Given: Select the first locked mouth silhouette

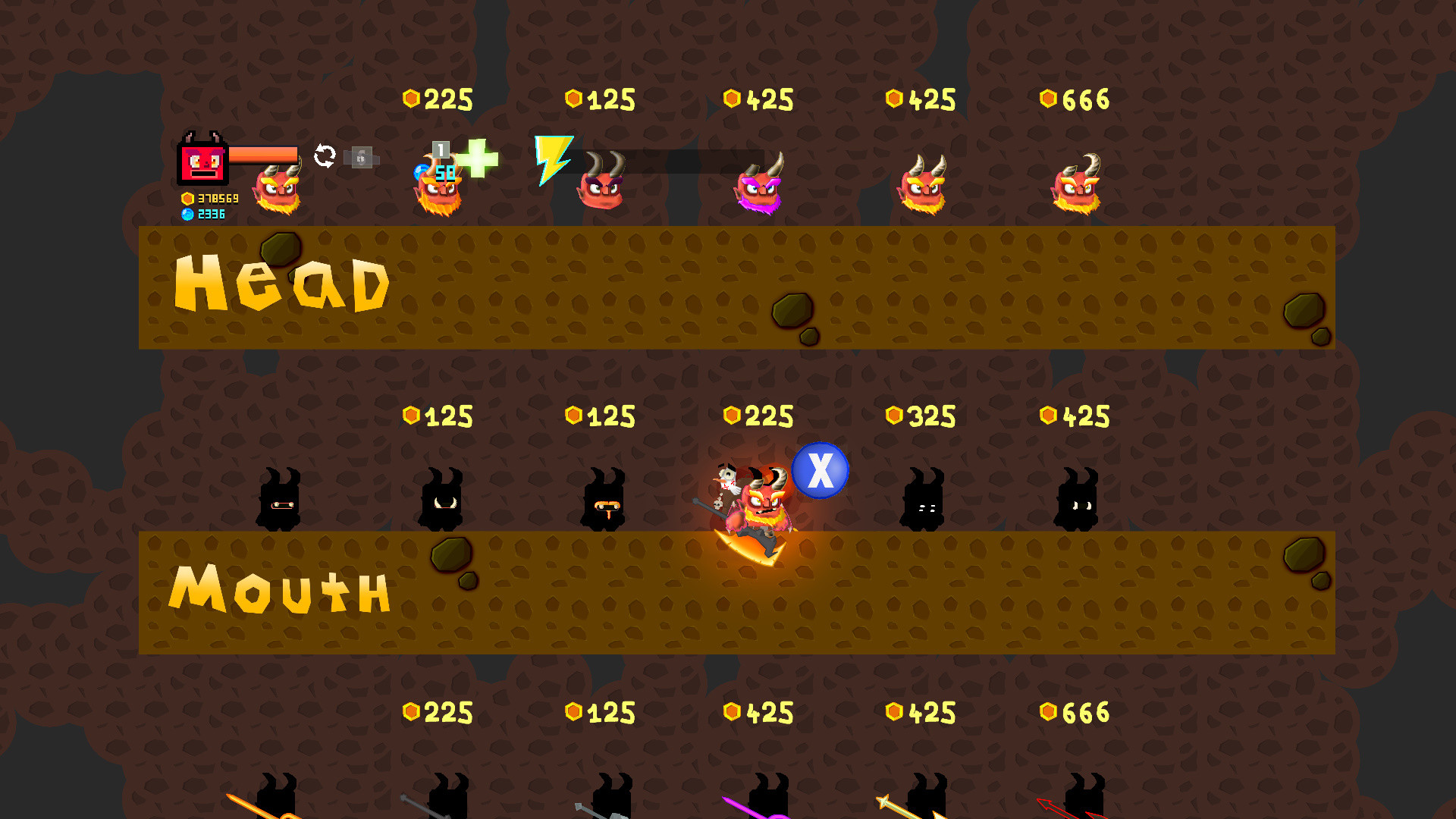Looking at the screenshot, I should [281, 497].
